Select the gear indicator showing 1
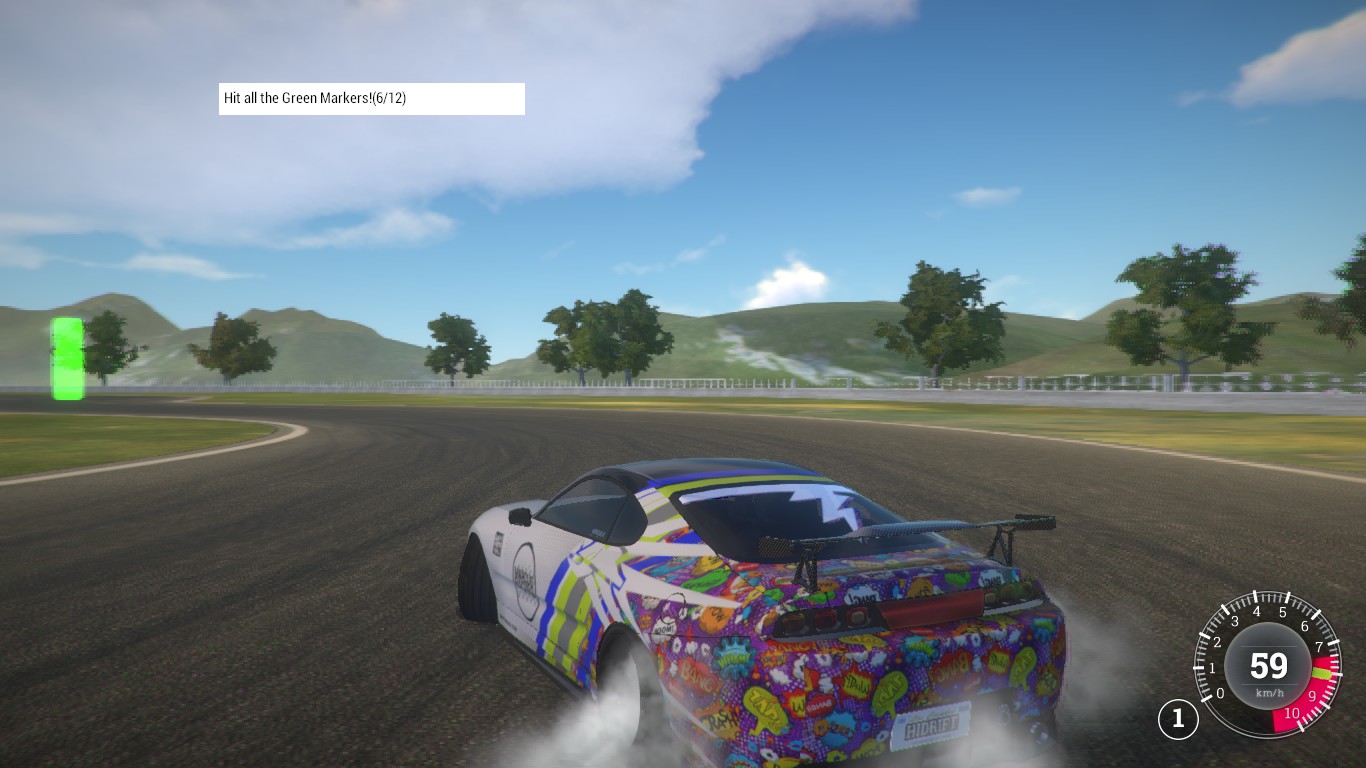 (1179, 718)
